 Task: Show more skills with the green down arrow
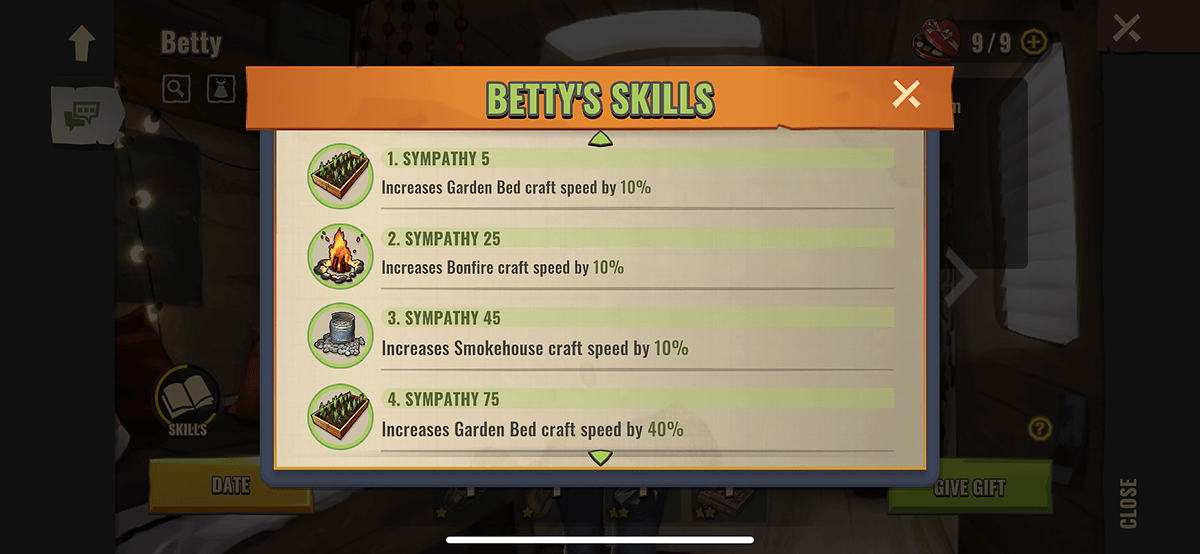coord(600,458)
